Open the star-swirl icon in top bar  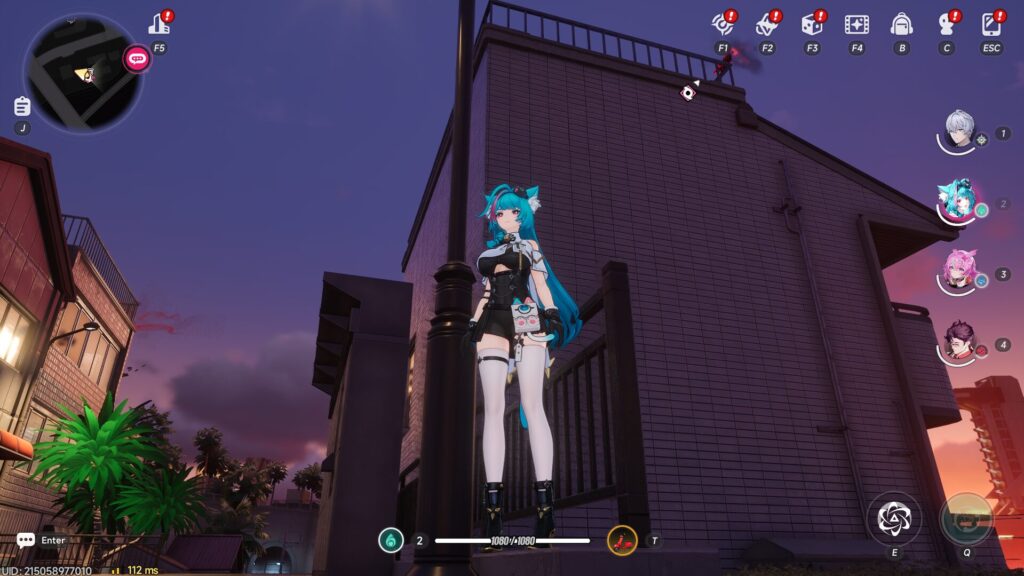point(767,24)
